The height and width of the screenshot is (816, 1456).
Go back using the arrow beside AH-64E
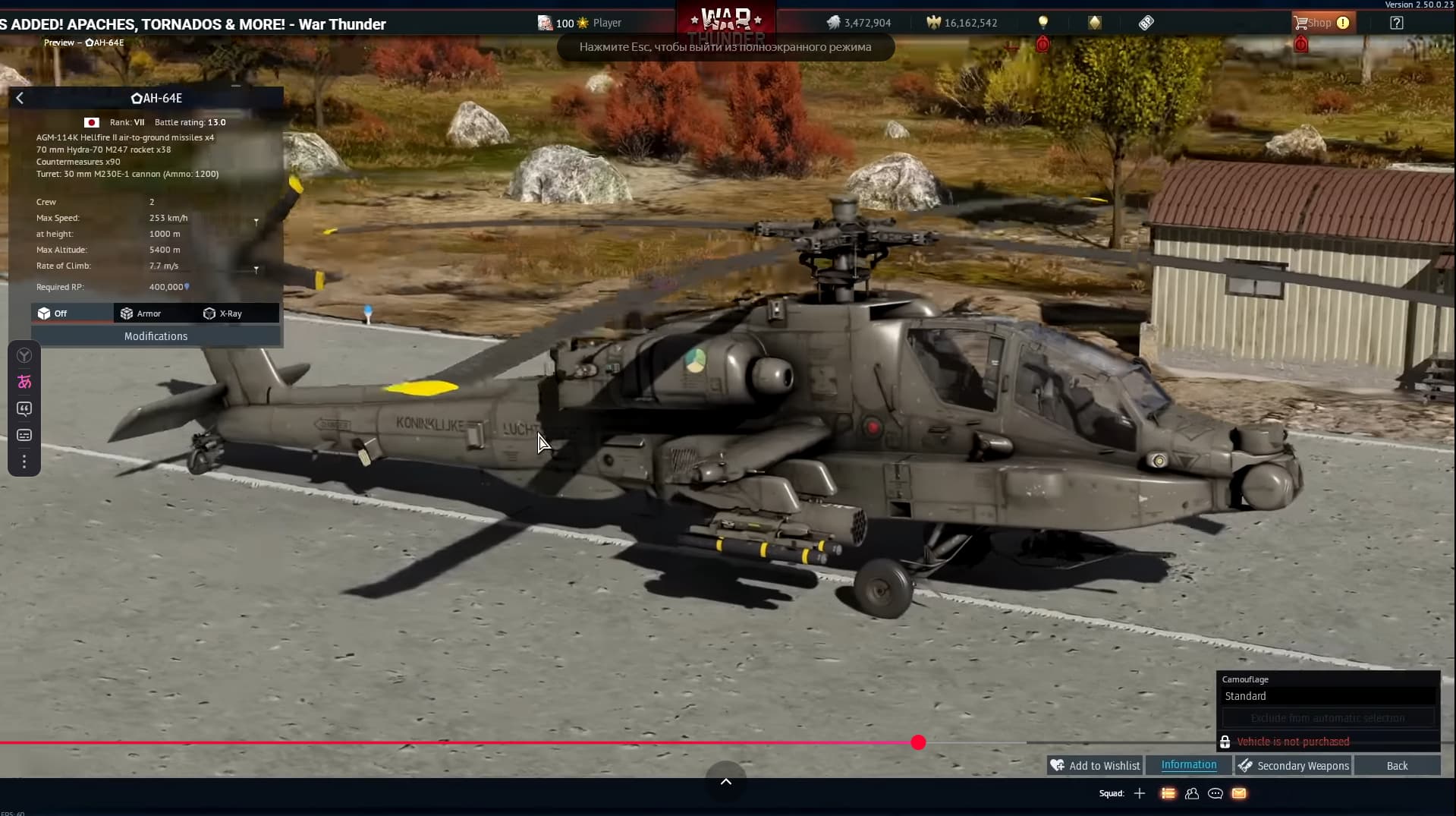tap(20, 98)
